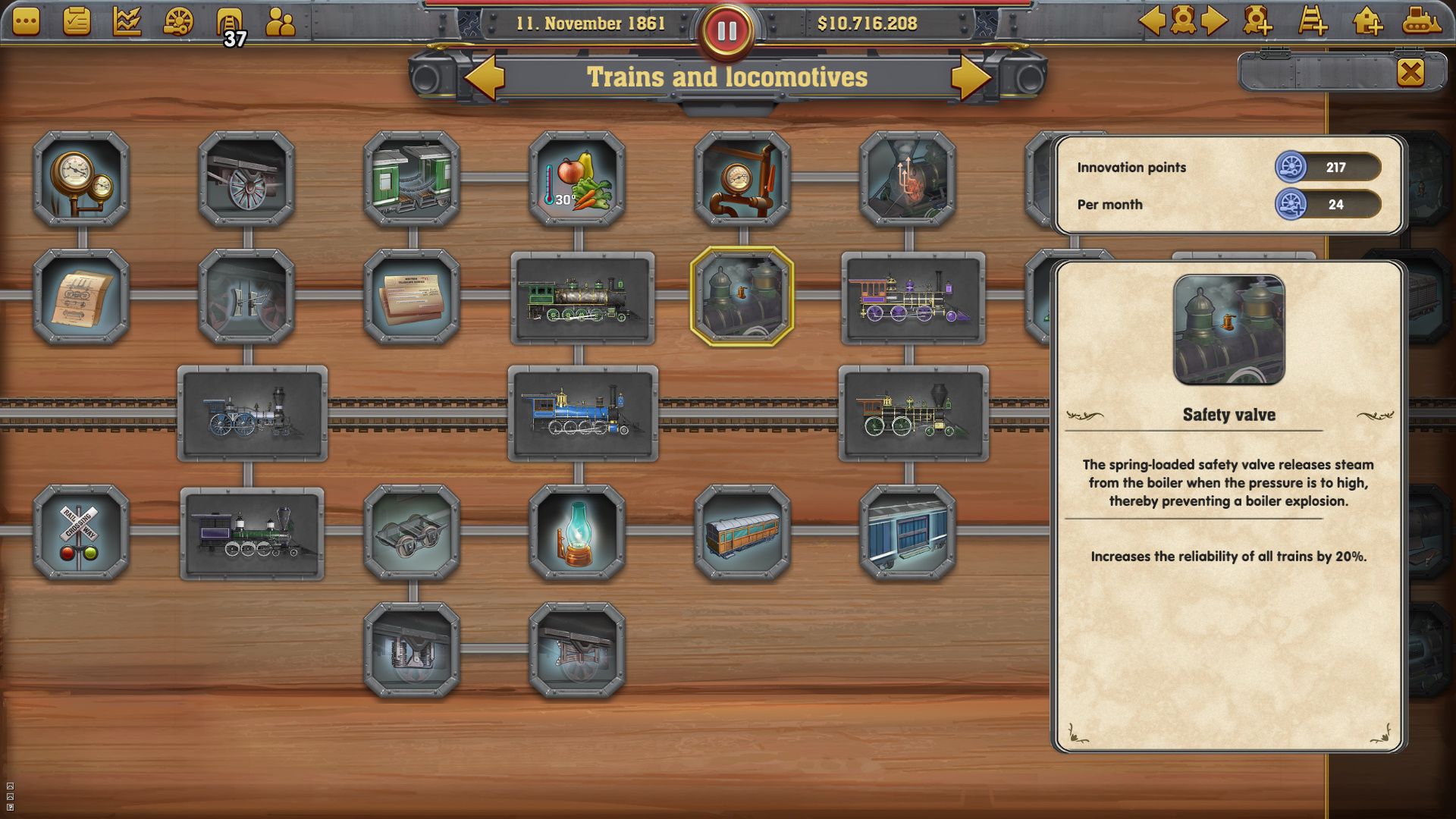Close the research tree window
This screenshot has height=819, width=1456.
(1410, 72)
